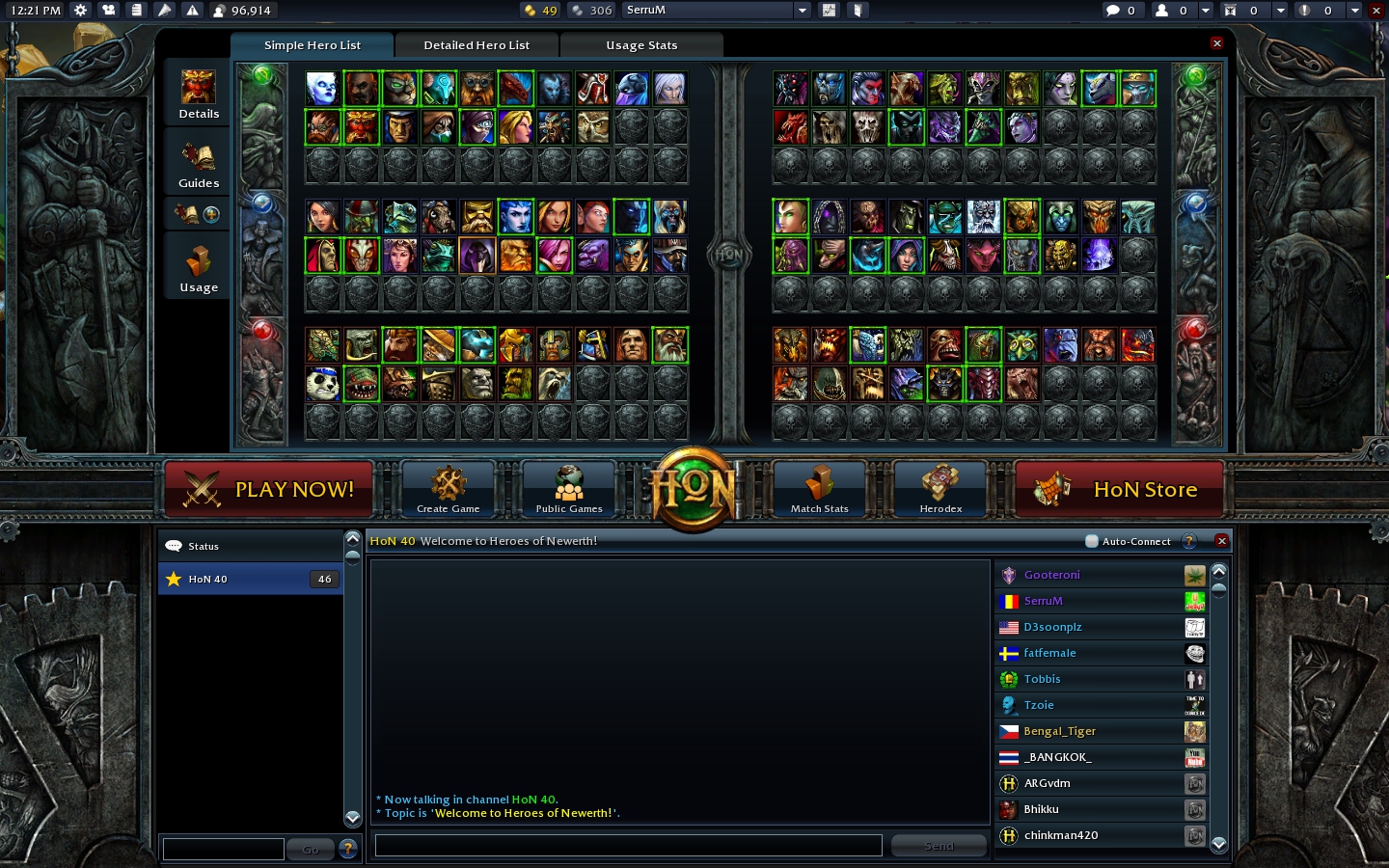This screenshot has height=868, width=1389.
Task: Open the settings gear in the top bar
Action: pyautogui.click(x=81, y=10)
